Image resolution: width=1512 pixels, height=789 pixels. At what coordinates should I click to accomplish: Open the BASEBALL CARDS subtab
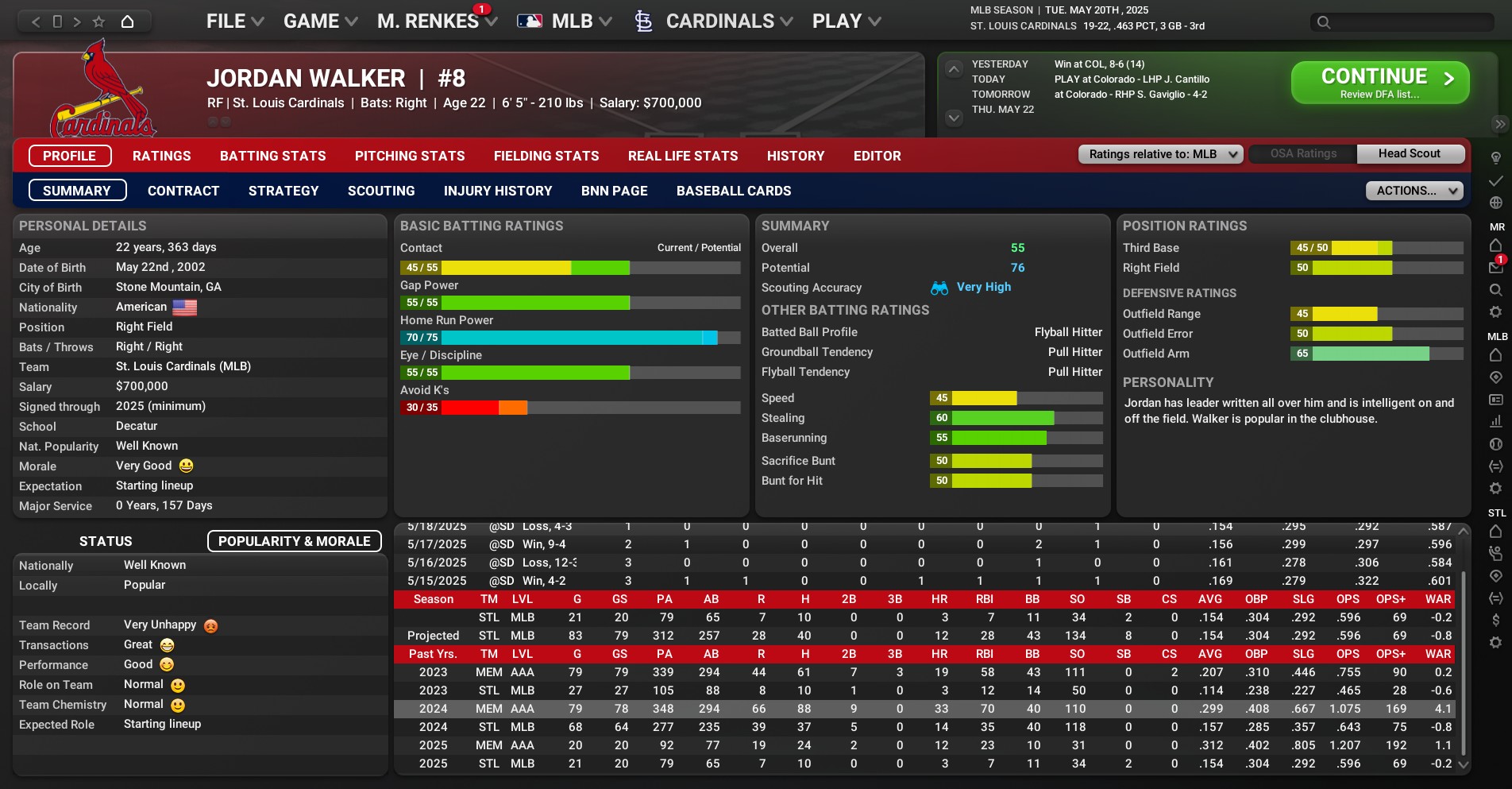pyautogui.click(x=734, y=191)
